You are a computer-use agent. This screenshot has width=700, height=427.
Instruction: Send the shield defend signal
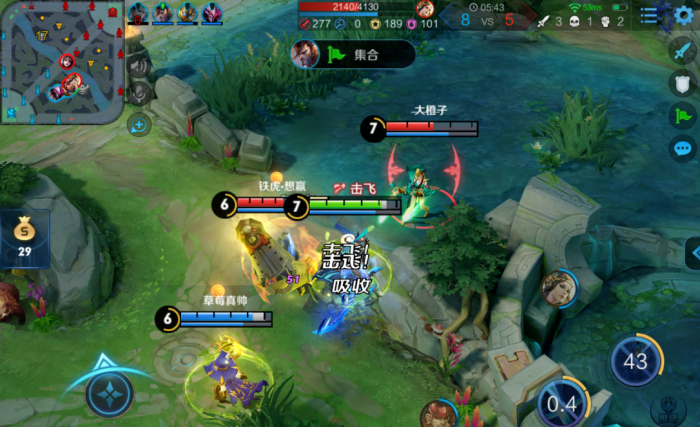coord(683,83)
